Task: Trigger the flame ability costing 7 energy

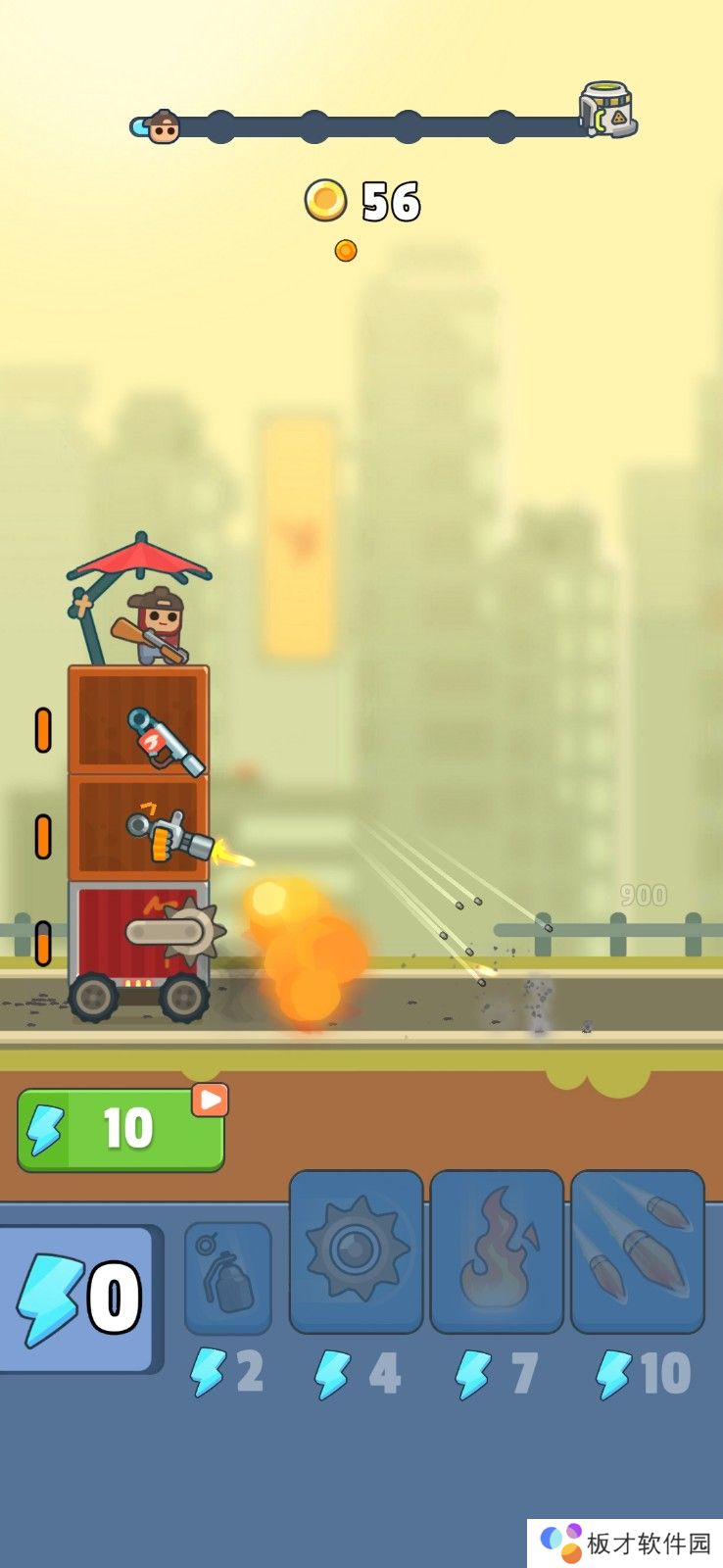Action: (497, 1251)
